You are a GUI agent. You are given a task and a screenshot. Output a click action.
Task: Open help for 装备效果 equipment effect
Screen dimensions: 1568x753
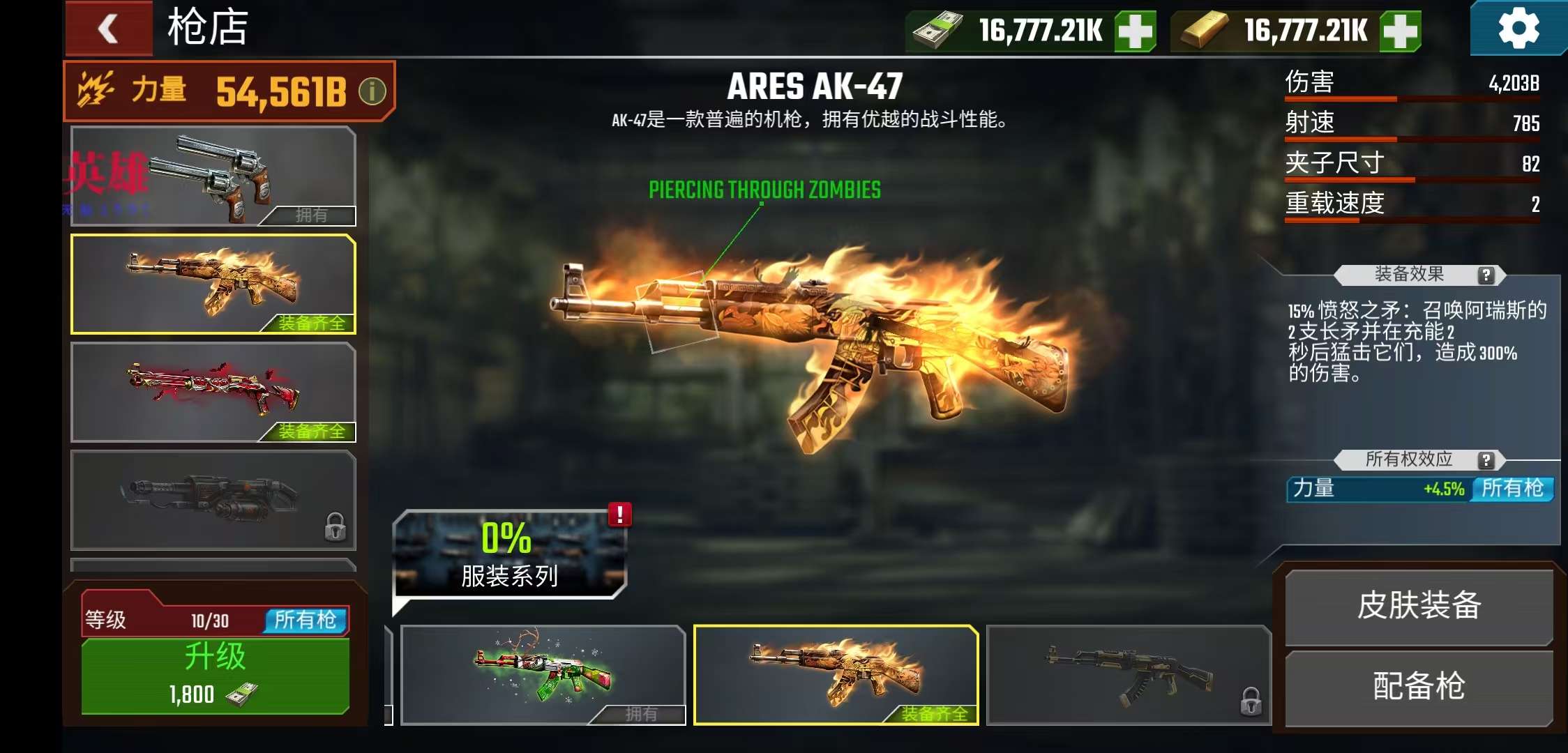[x=1486, y=275]
